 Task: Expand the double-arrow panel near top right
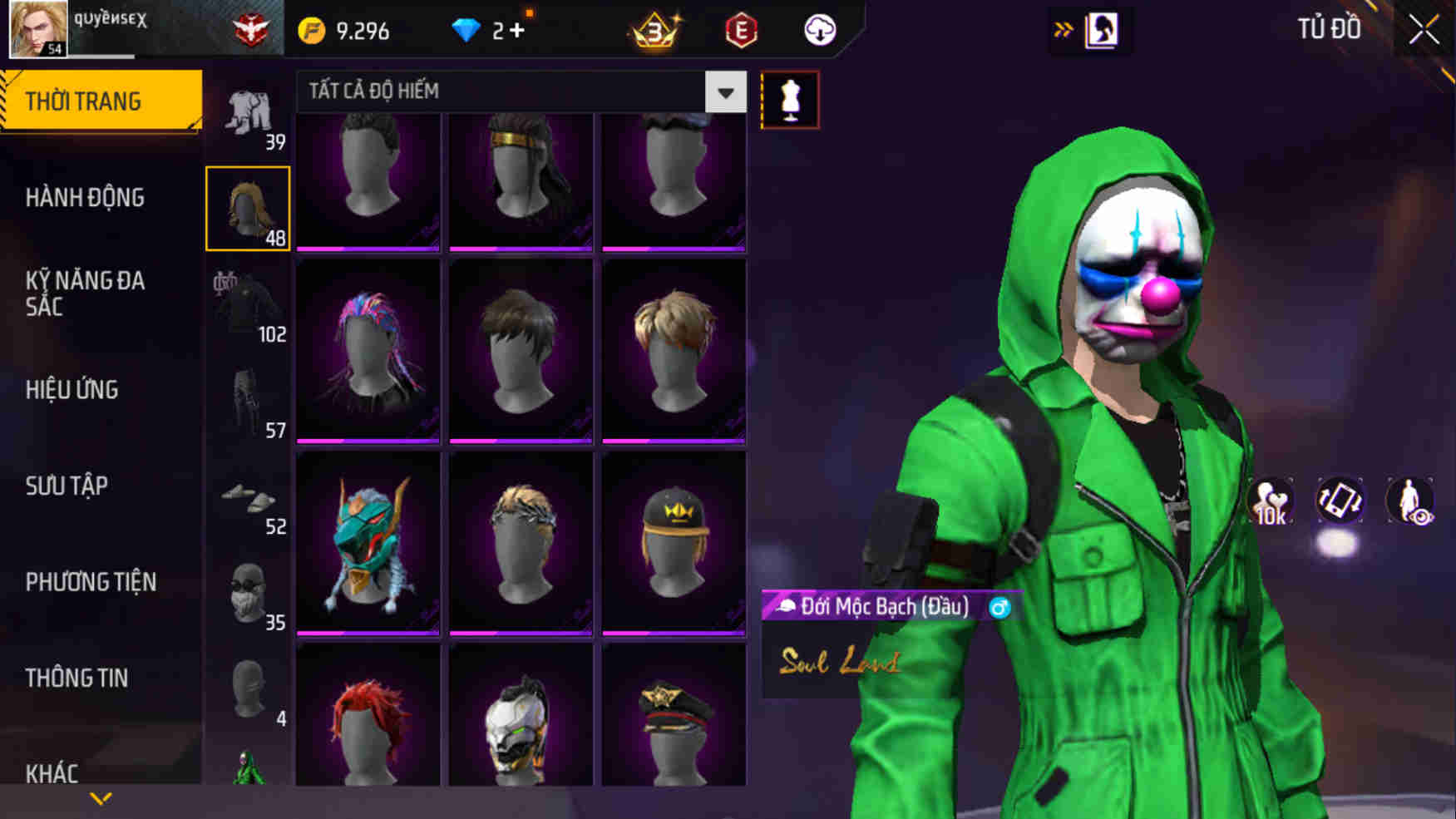(x=1062, y=27)
